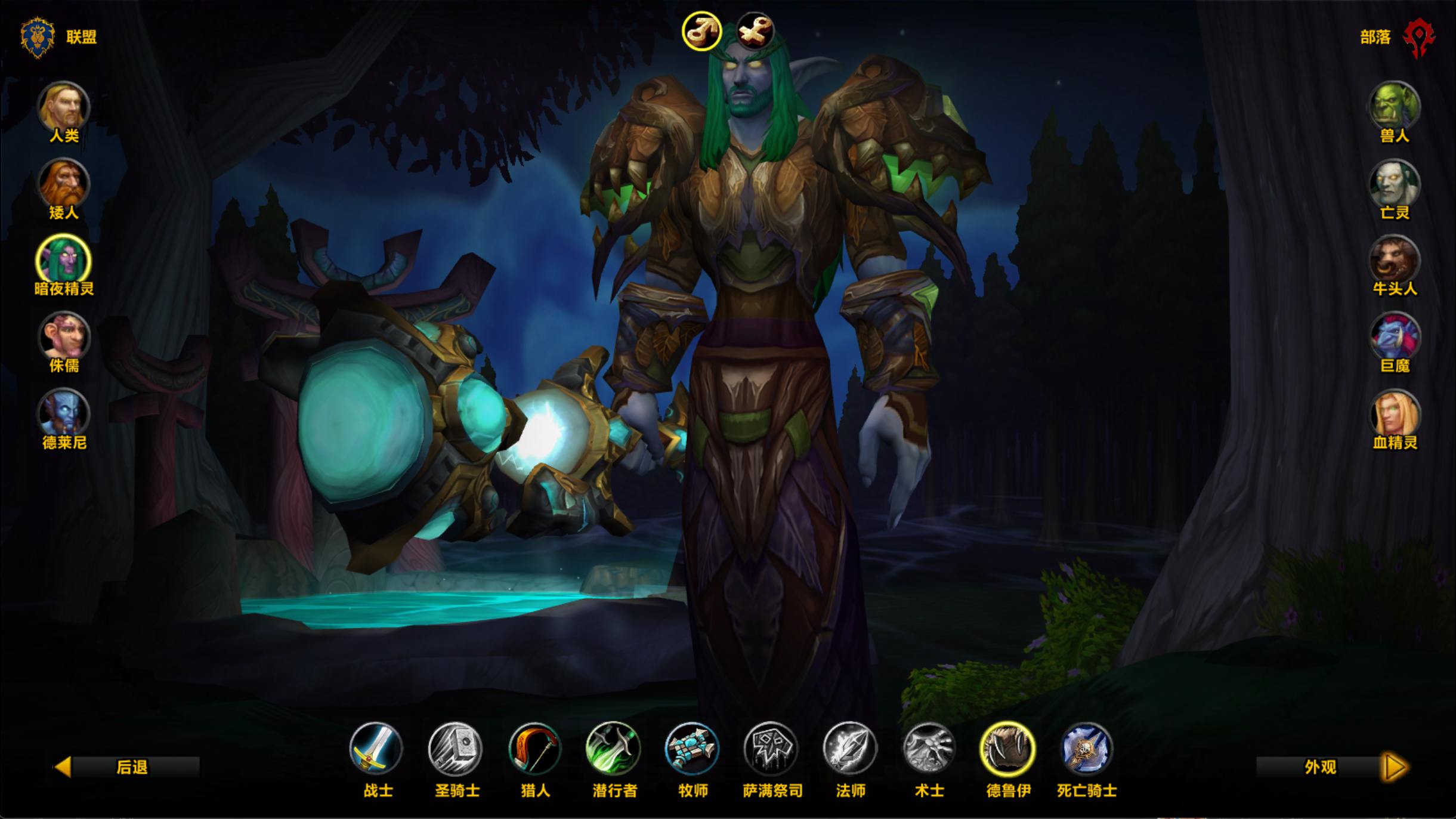Choose the Draenei race (德莱尼)
Screen dimensions: 1456x819
64,414
